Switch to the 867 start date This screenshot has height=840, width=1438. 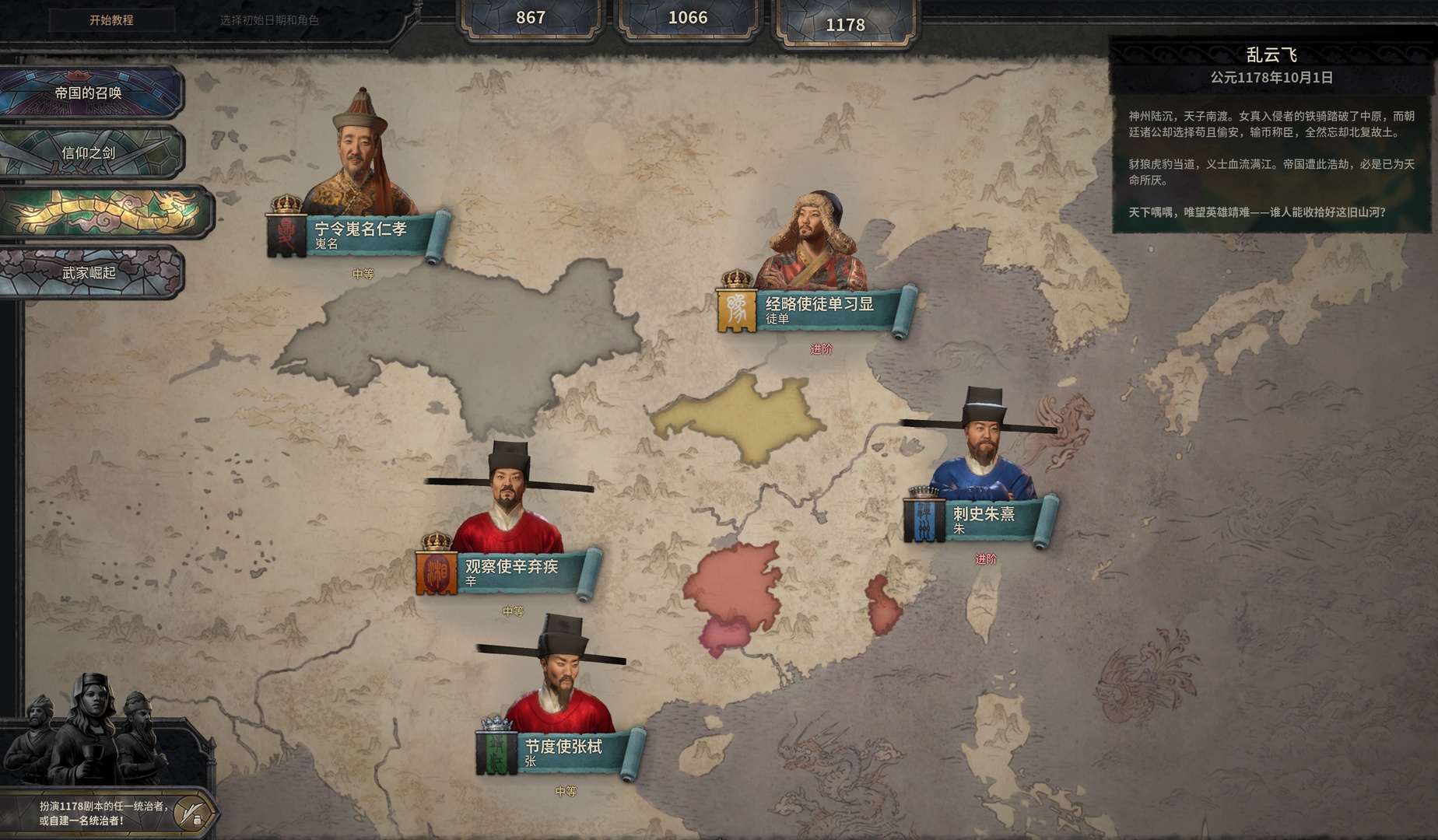[x=531, y=18]
